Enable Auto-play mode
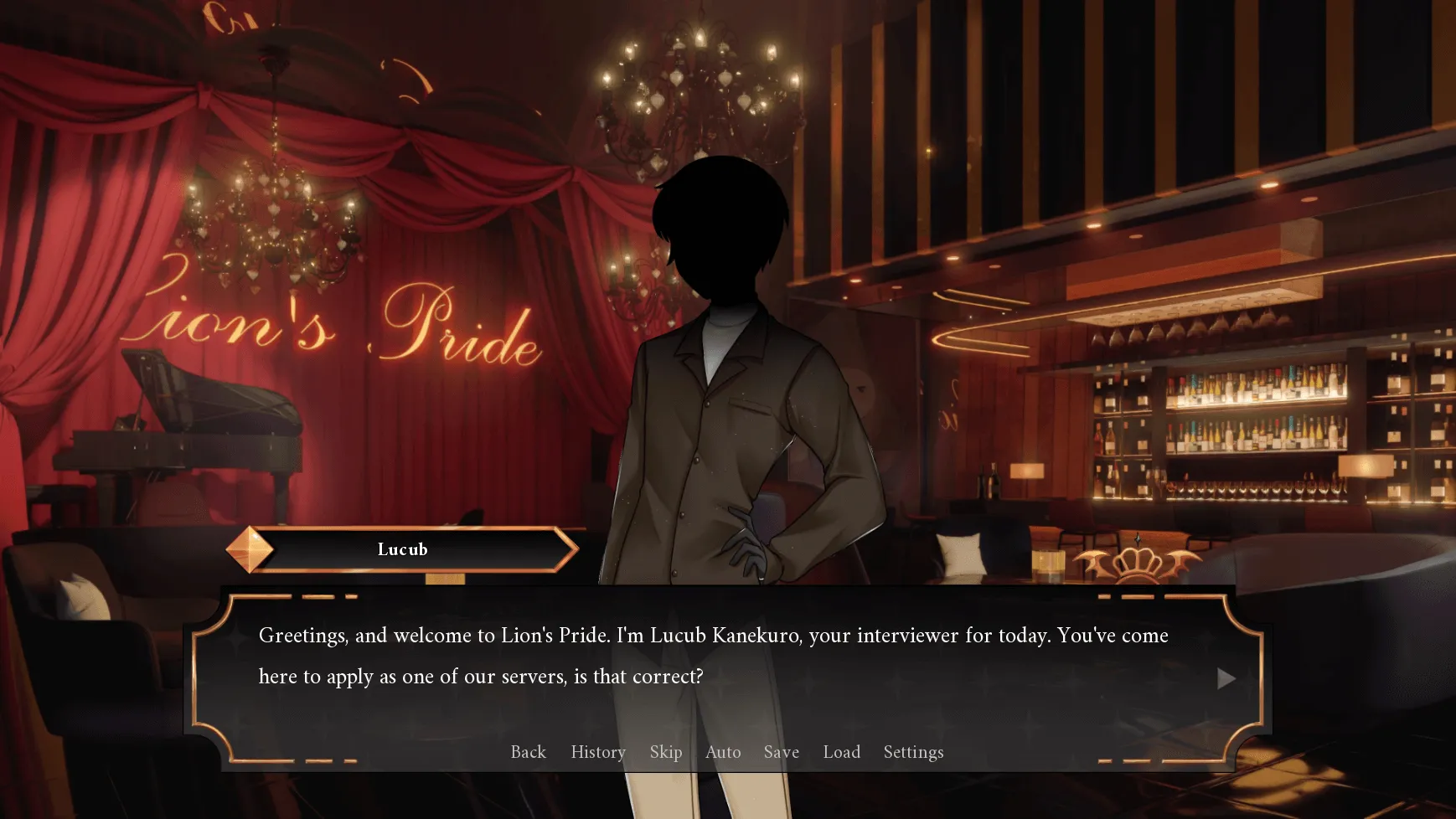This screenshot has height=819, width=1456. point(723,752)
